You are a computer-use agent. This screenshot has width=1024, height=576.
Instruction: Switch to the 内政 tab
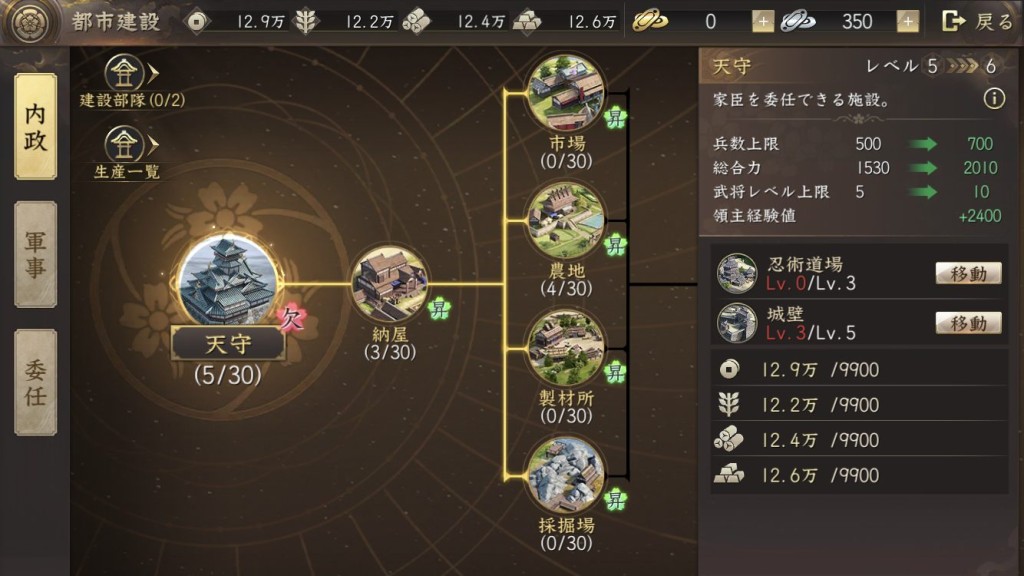[x=35, y=127]
